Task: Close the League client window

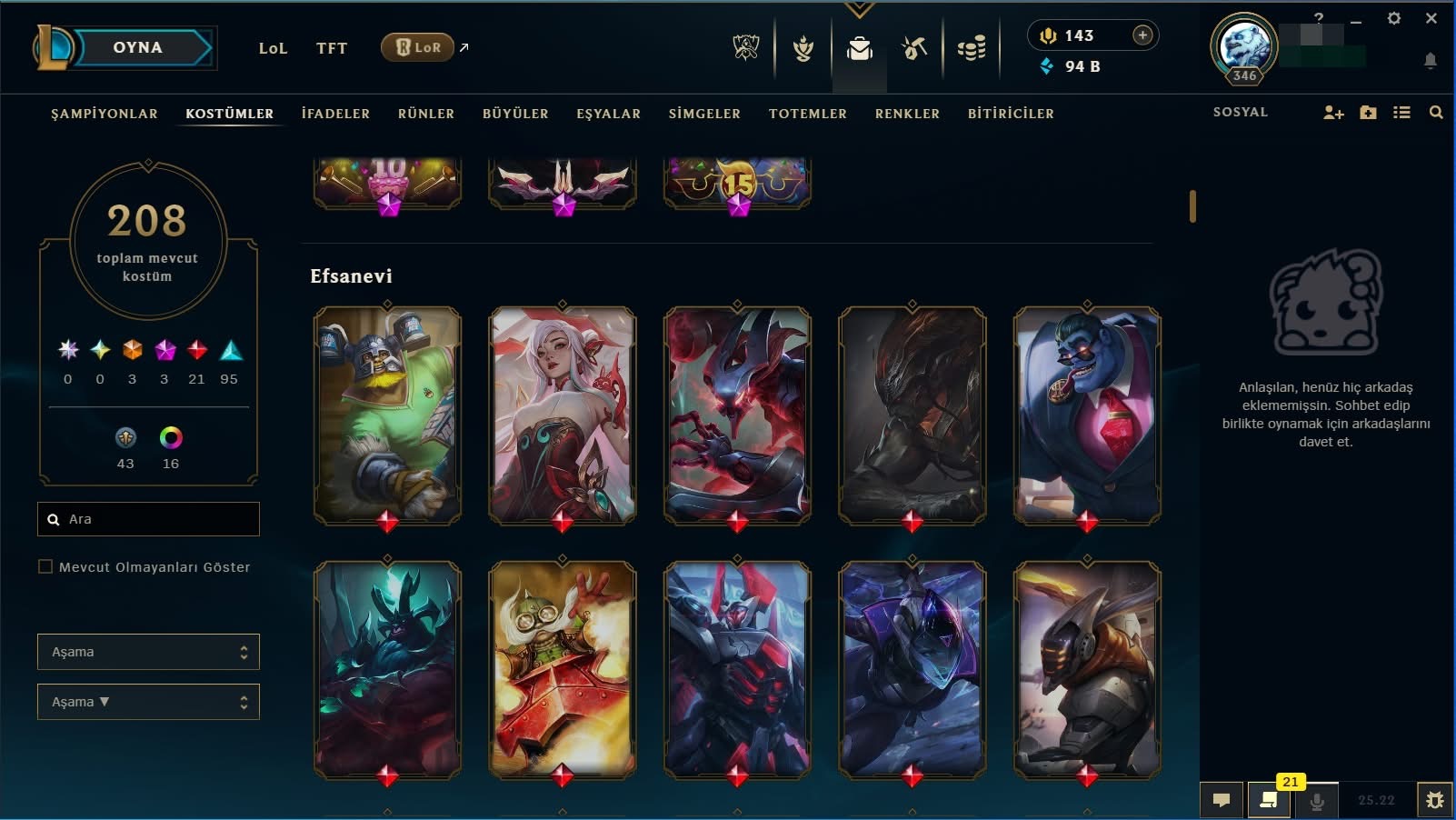Action: 1431,18
